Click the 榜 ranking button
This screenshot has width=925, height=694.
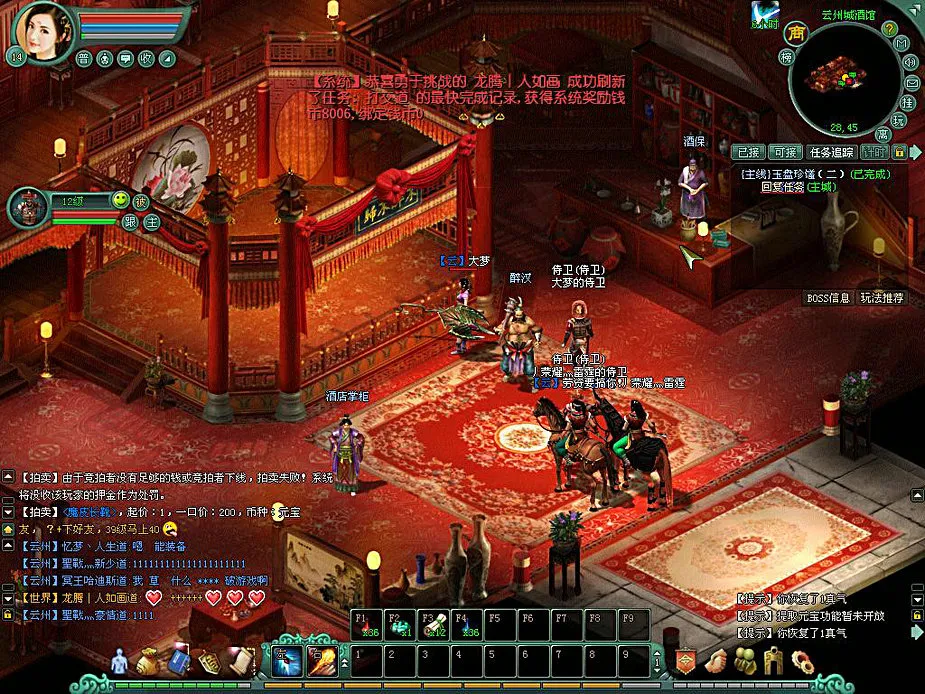[x=787, y=58]
